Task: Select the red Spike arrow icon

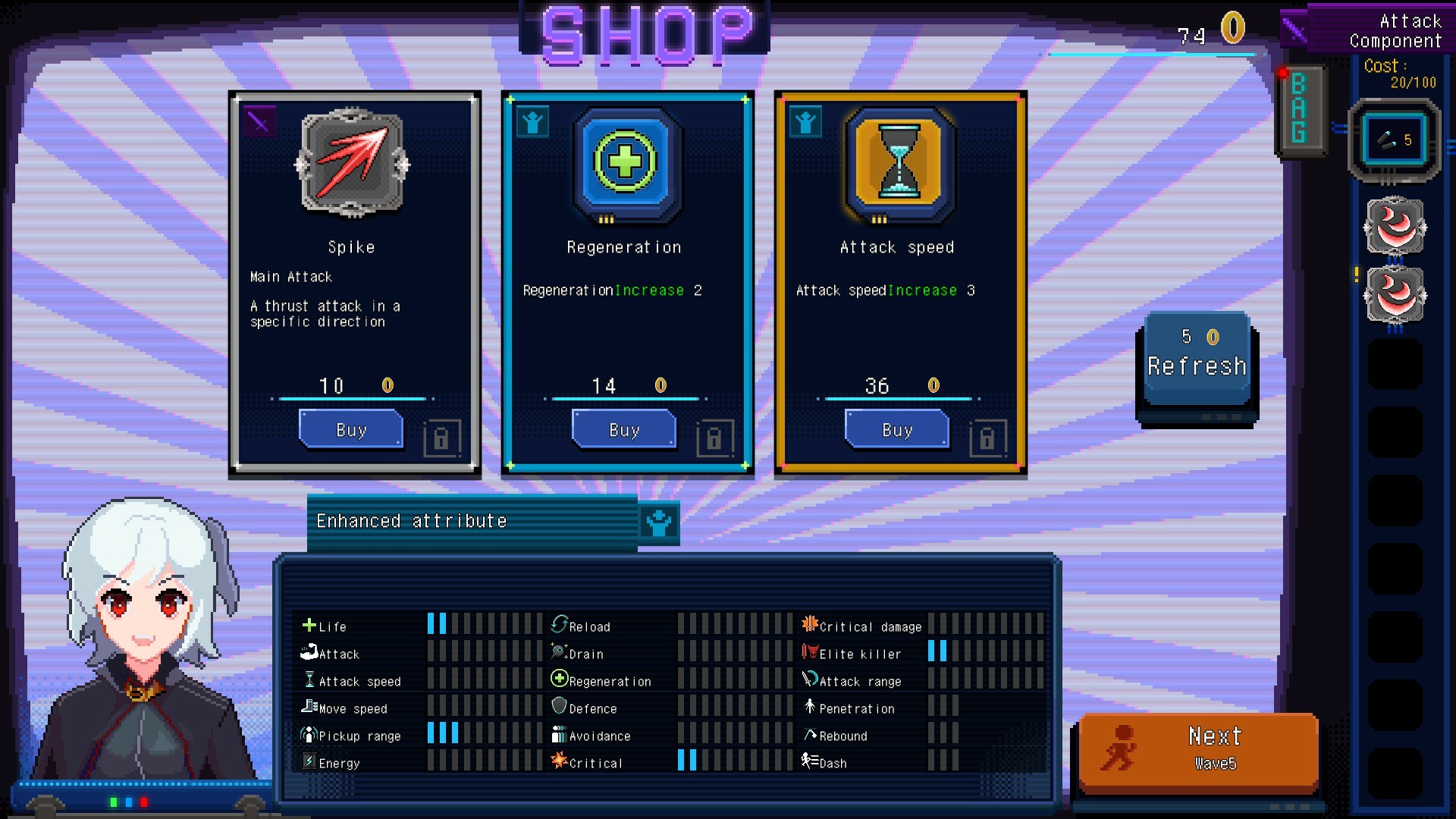Action: (353, 163)
